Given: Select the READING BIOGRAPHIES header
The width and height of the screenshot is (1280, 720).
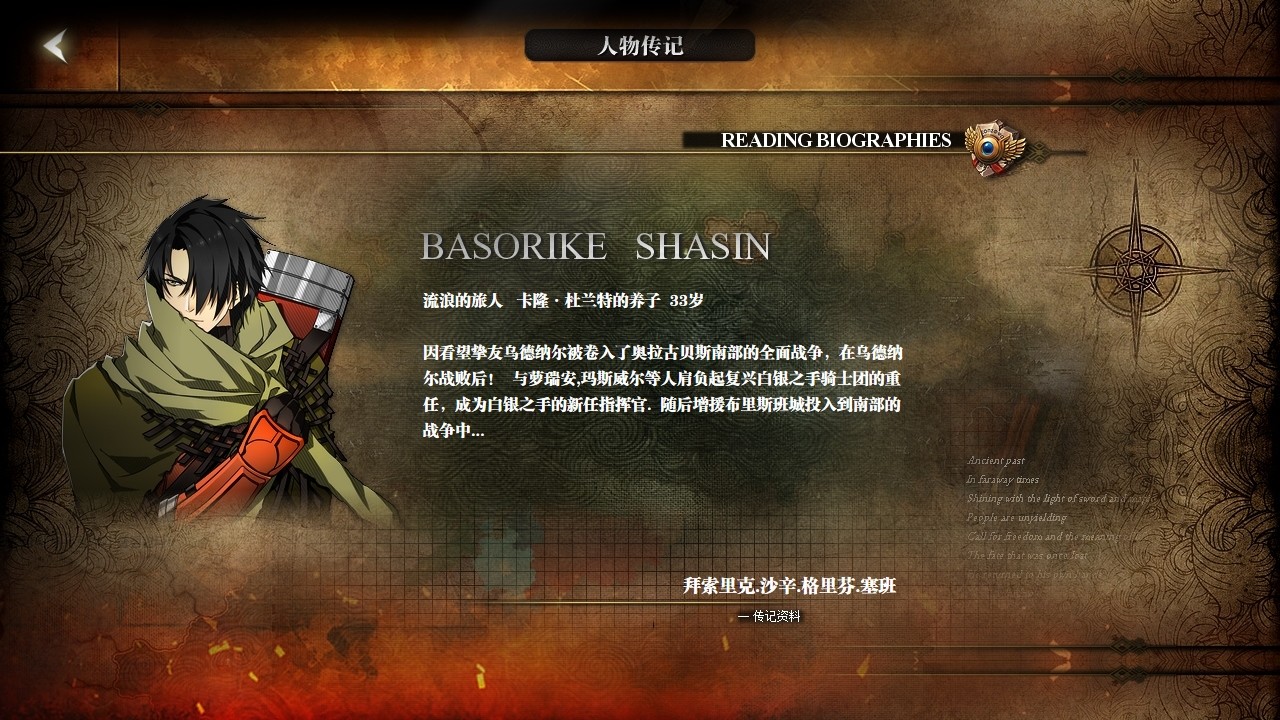Looking at the screenshot, I should [836, 141].
